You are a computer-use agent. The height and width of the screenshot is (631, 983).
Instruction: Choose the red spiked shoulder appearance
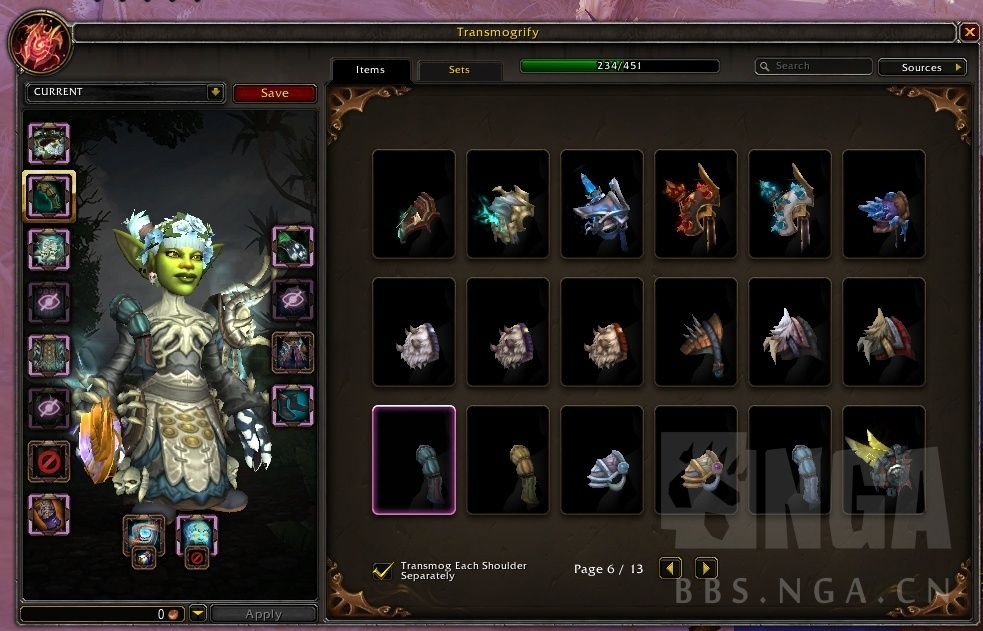tap(696, 204)
